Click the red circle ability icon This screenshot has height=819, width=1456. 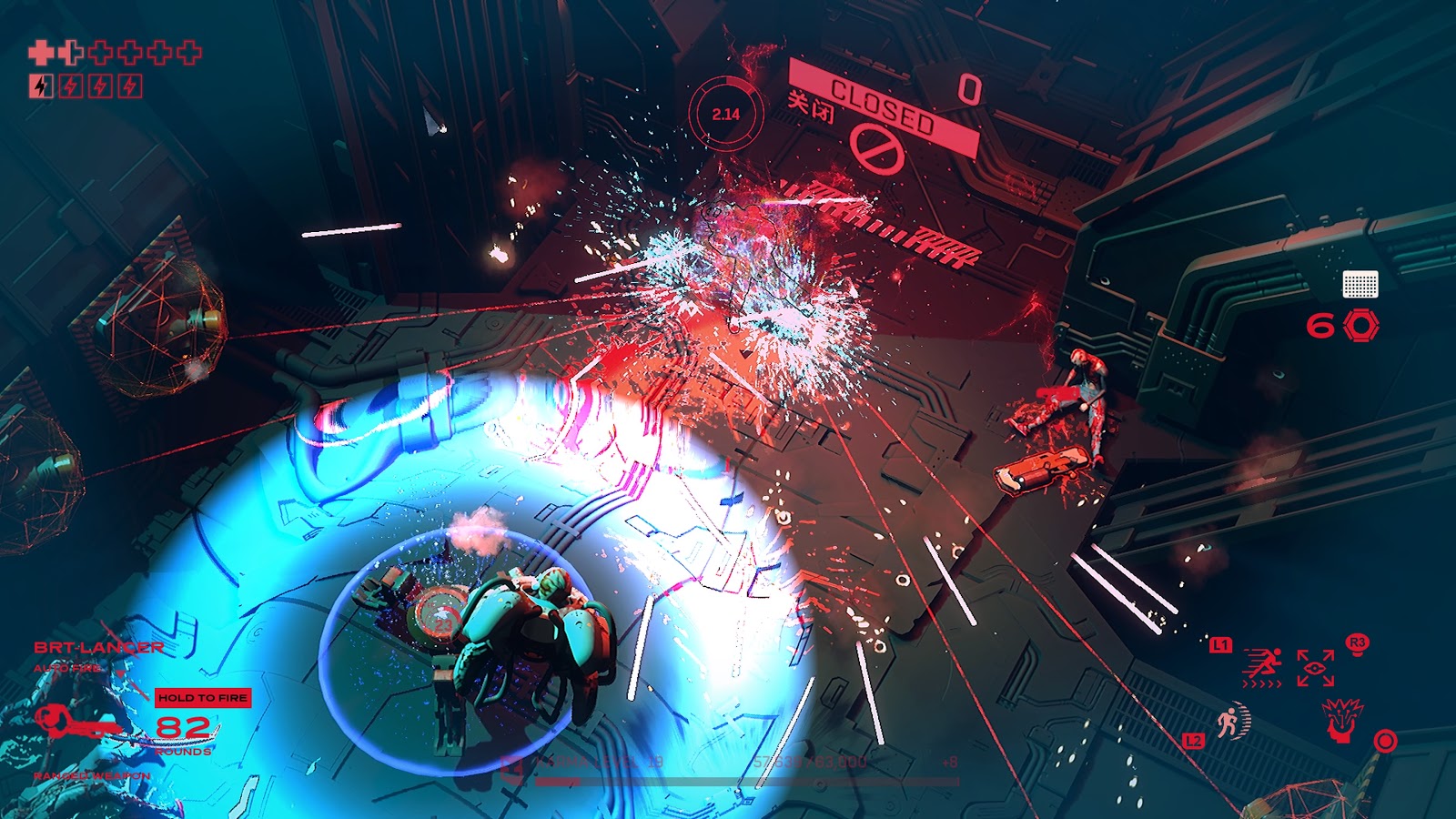pyautogui.click(x=1386, y=740)
